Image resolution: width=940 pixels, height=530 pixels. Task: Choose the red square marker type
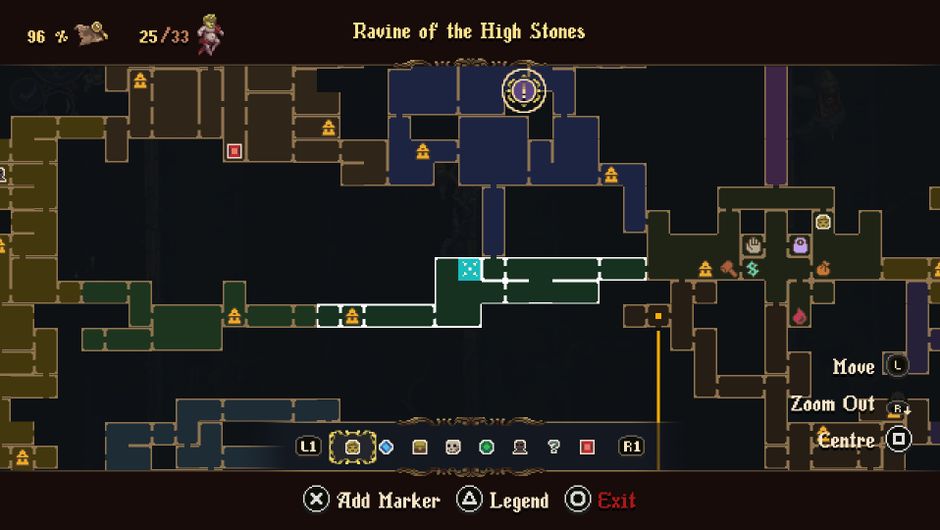pos(587,447)
